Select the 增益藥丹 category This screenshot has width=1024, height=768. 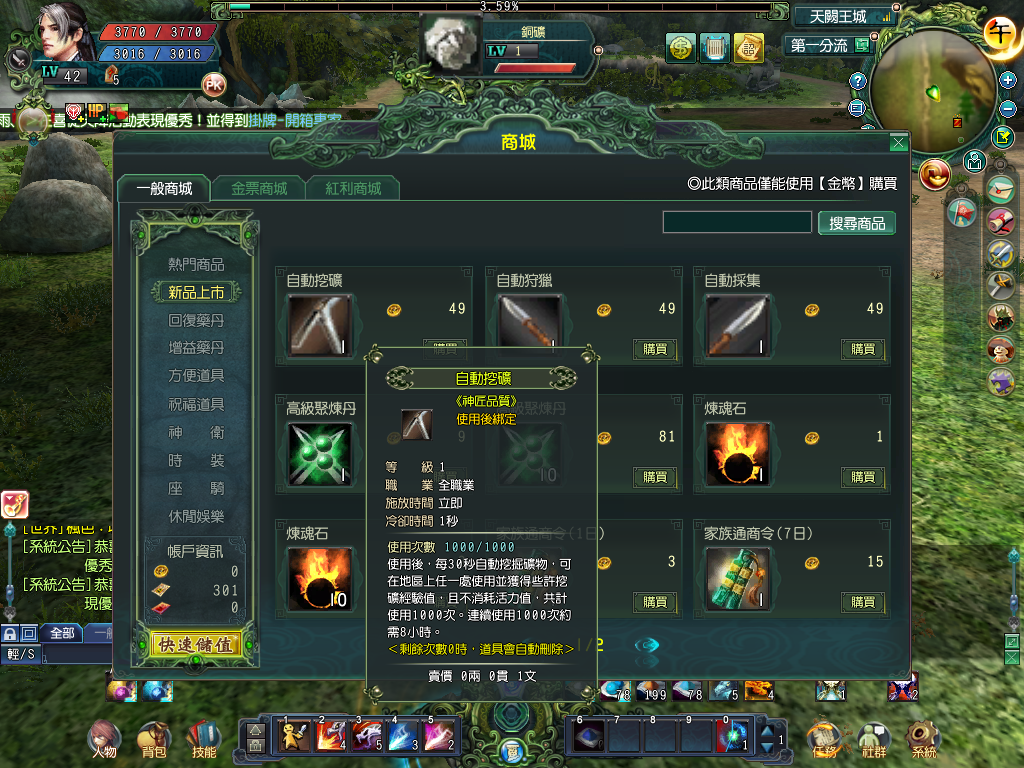pyautogui.click(x=196, y=348)
